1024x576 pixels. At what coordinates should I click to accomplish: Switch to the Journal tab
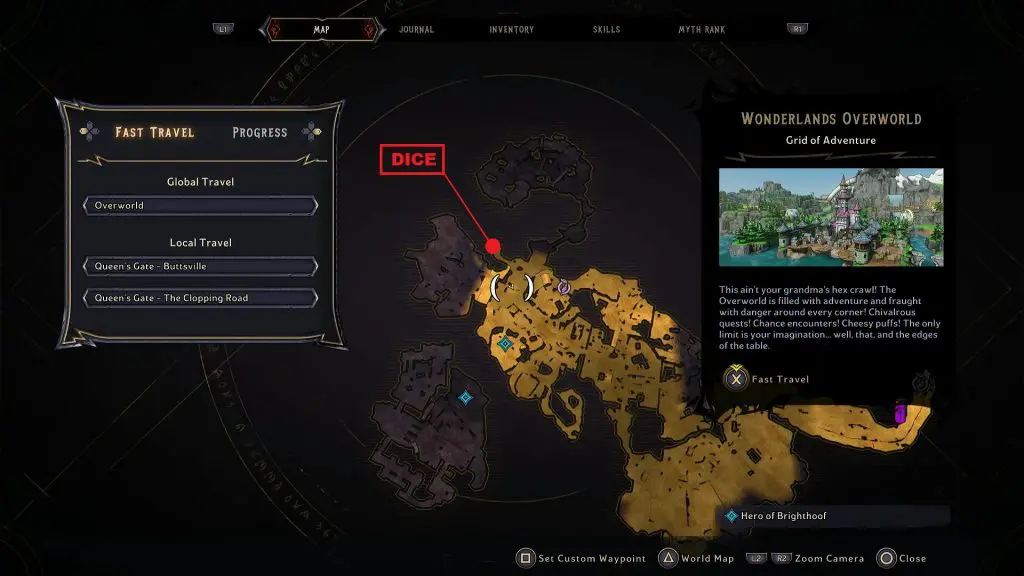[x=416, y=30]
